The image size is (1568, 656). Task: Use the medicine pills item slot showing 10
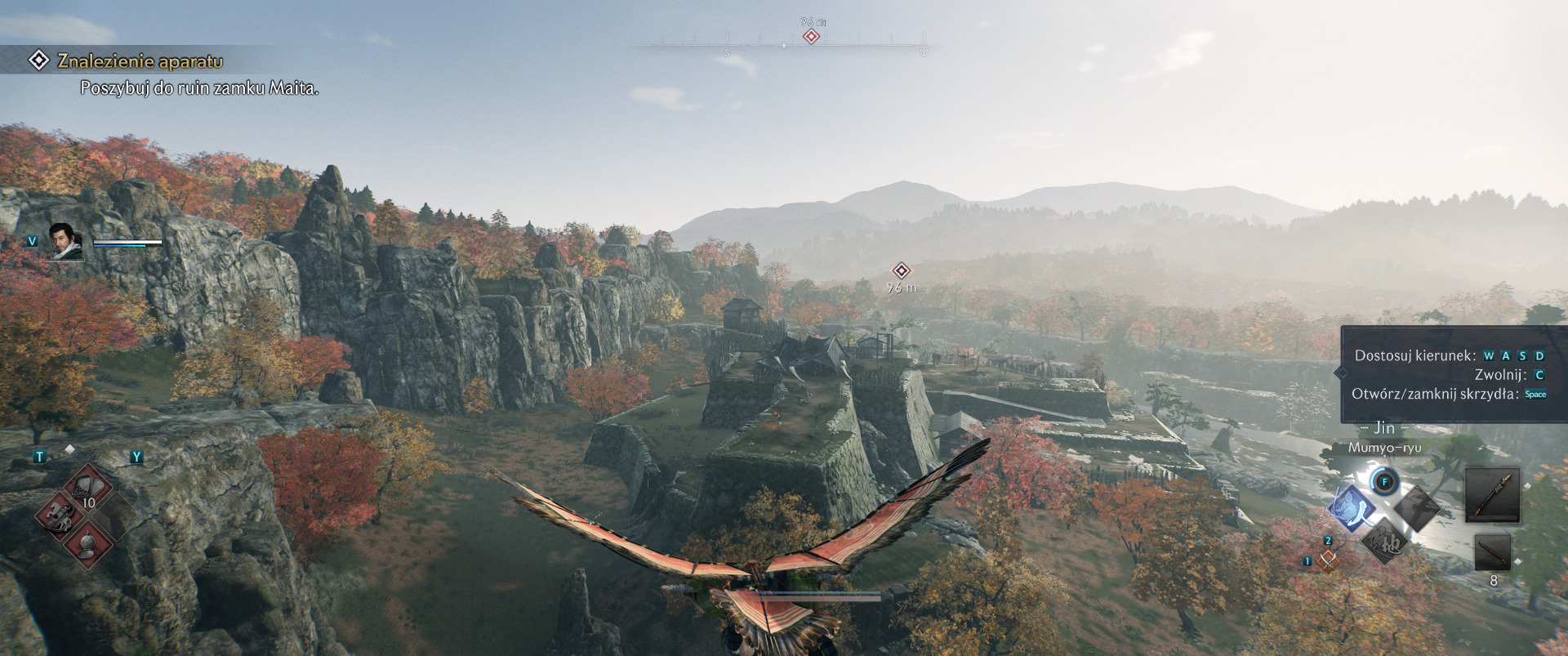(x=88, y=489)
